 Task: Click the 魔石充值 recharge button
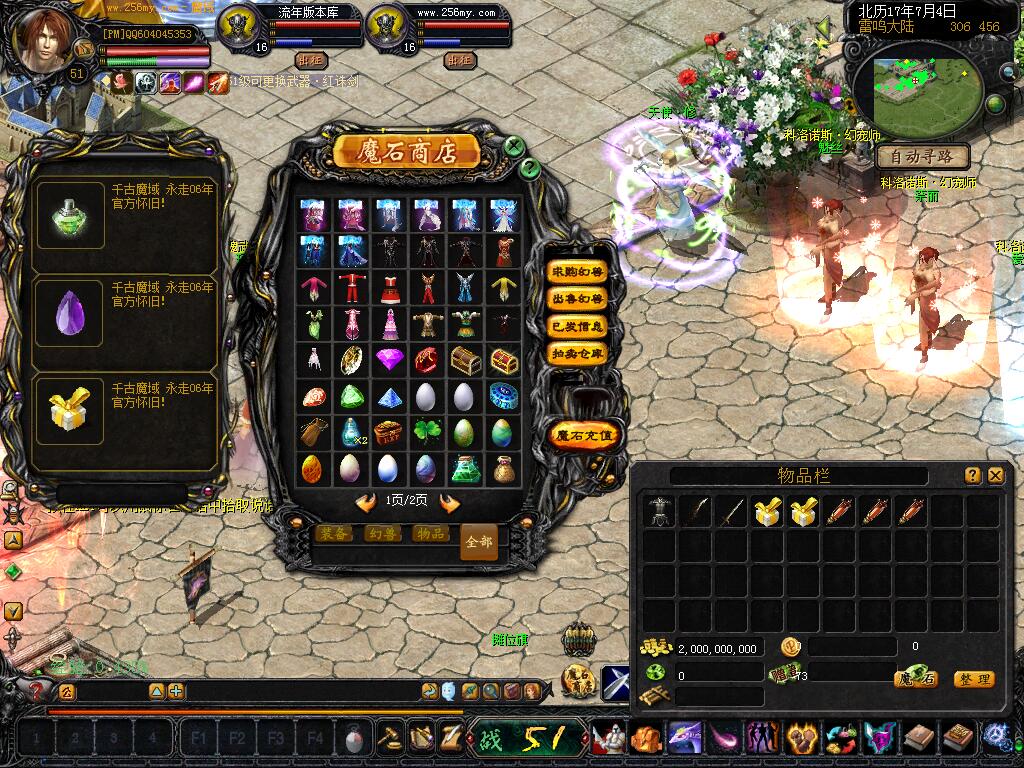(586, 435)
